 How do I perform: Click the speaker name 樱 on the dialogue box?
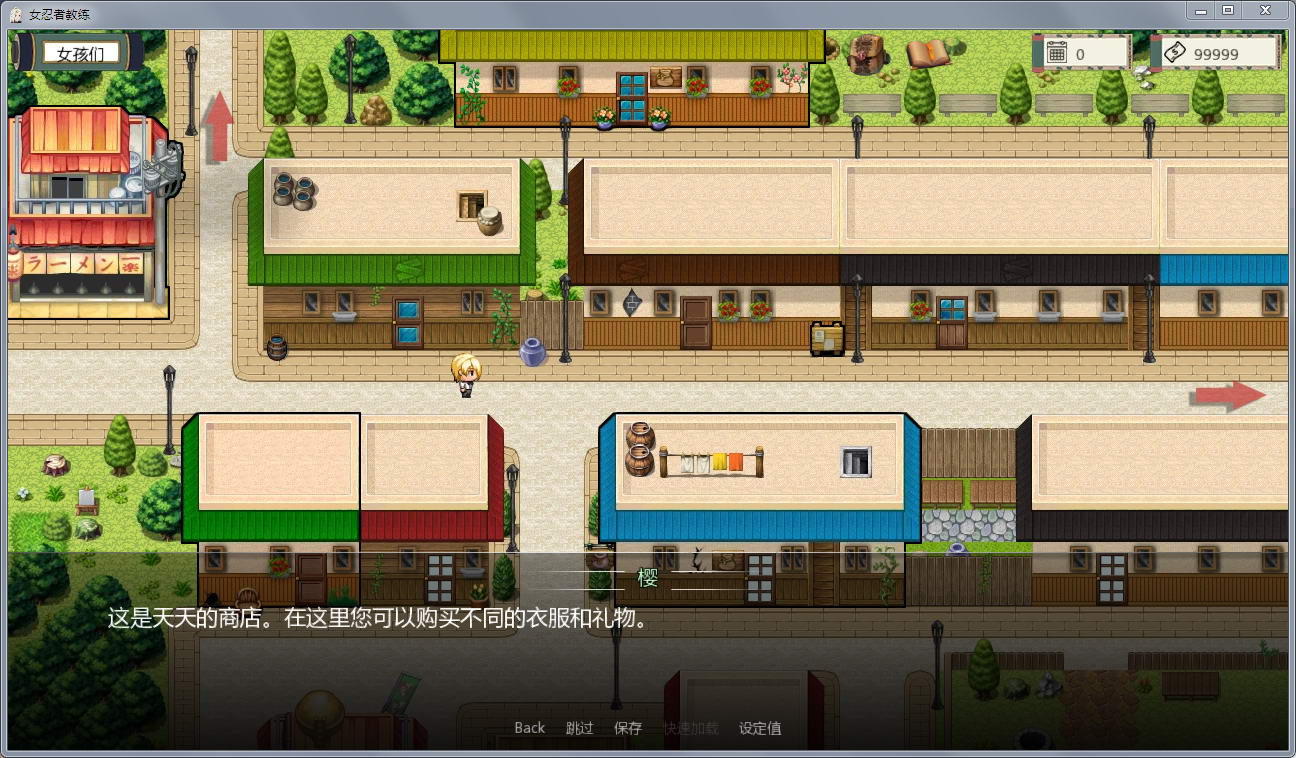650,578
